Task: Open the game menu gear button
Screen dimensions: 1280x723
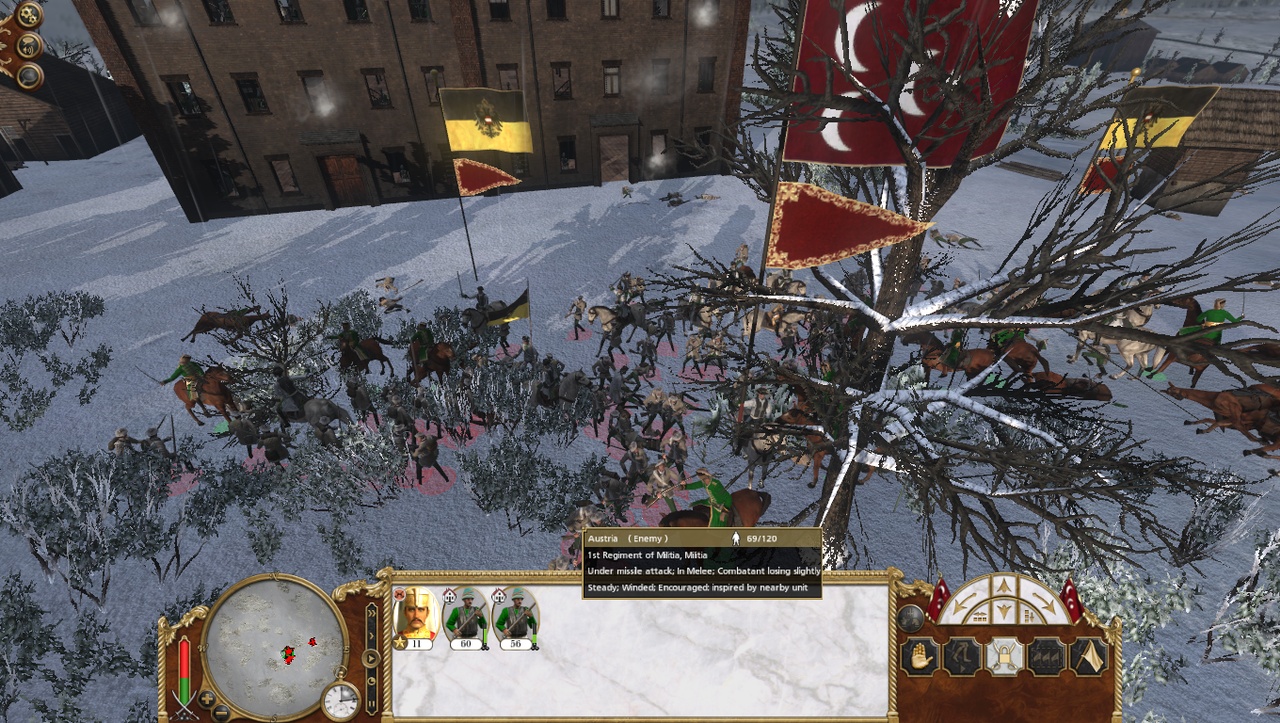Action: point(30,16)
